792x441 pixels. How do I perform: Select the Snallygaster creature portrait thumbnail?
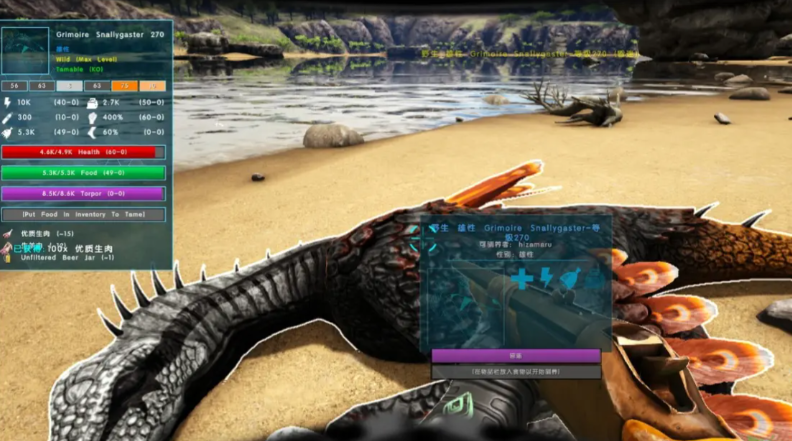pyautogui.click(x=25, y=51)
